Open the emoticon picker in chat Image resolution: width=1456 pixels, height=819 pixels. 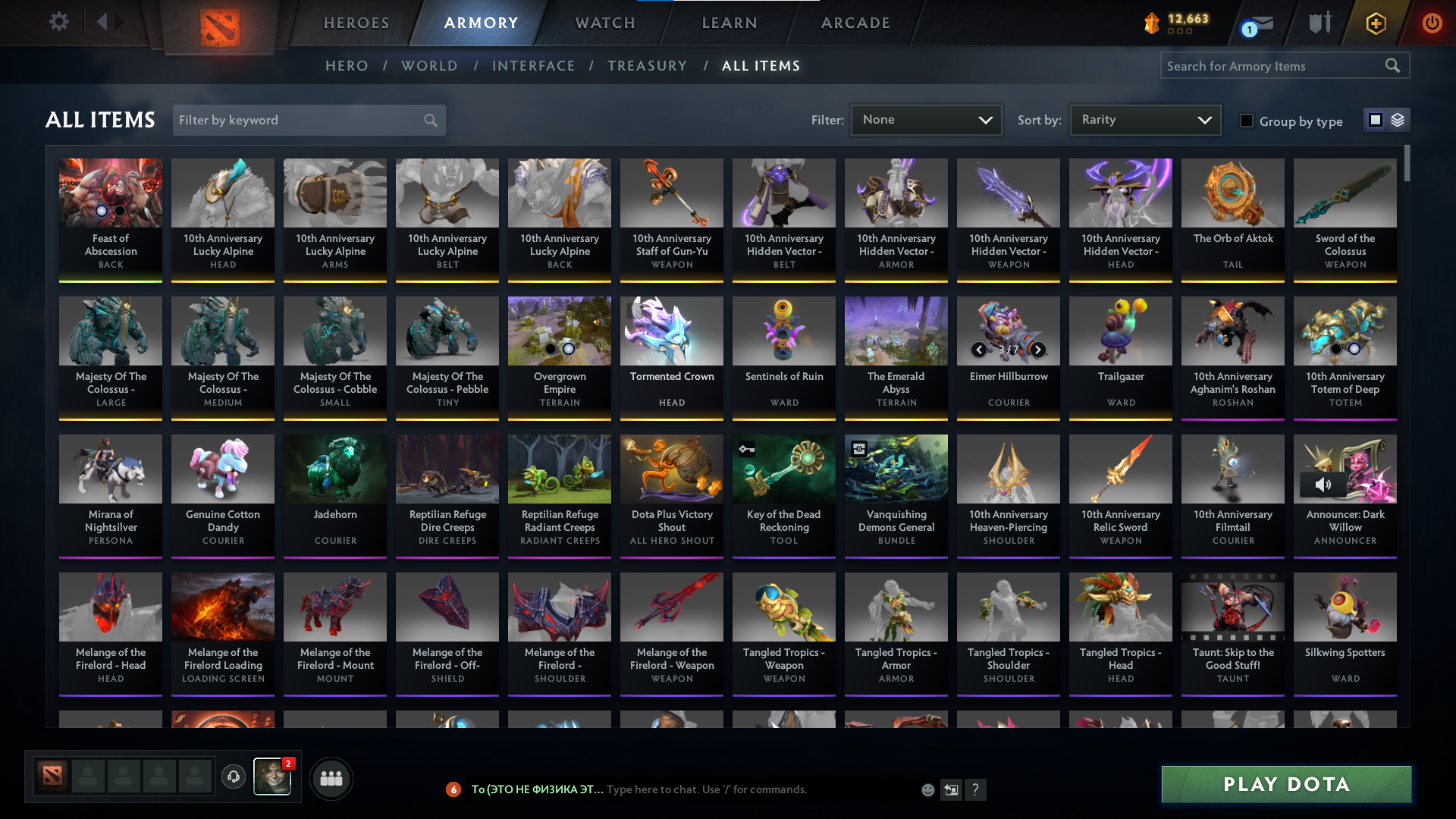927,789
